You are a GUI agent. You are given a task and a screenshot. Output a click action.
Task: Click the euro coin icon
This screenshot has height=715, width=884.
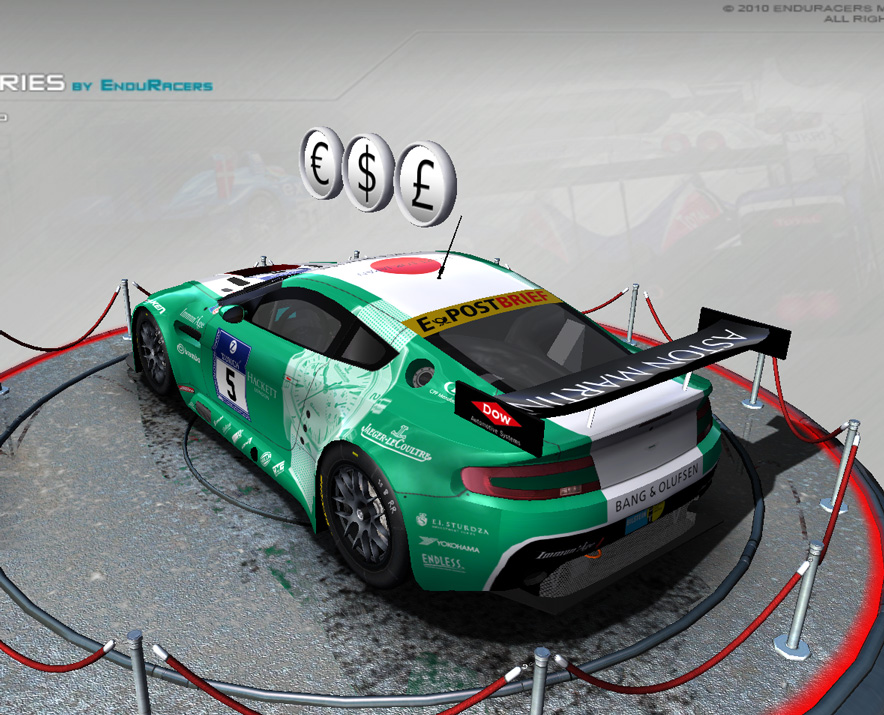pyautogui.click(x=320, y=163)
